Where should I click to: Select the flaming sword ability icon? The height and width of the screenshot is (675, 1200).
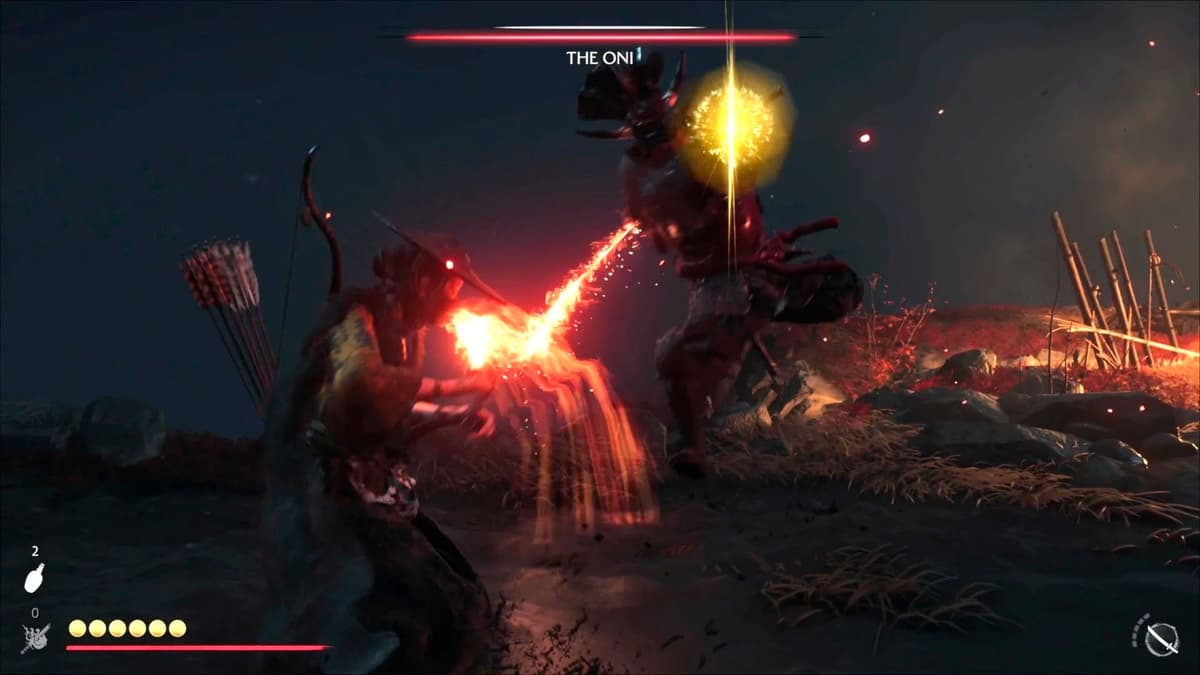(x=35, y=638)
